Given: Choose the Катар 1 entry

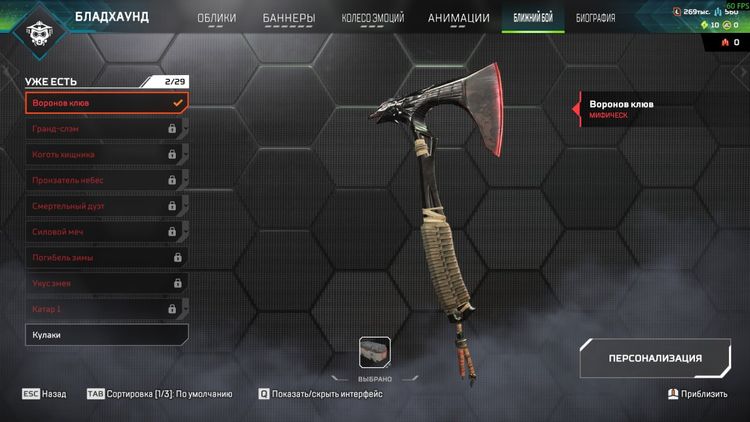Looking at the screenshot, I should coord(106,309).
